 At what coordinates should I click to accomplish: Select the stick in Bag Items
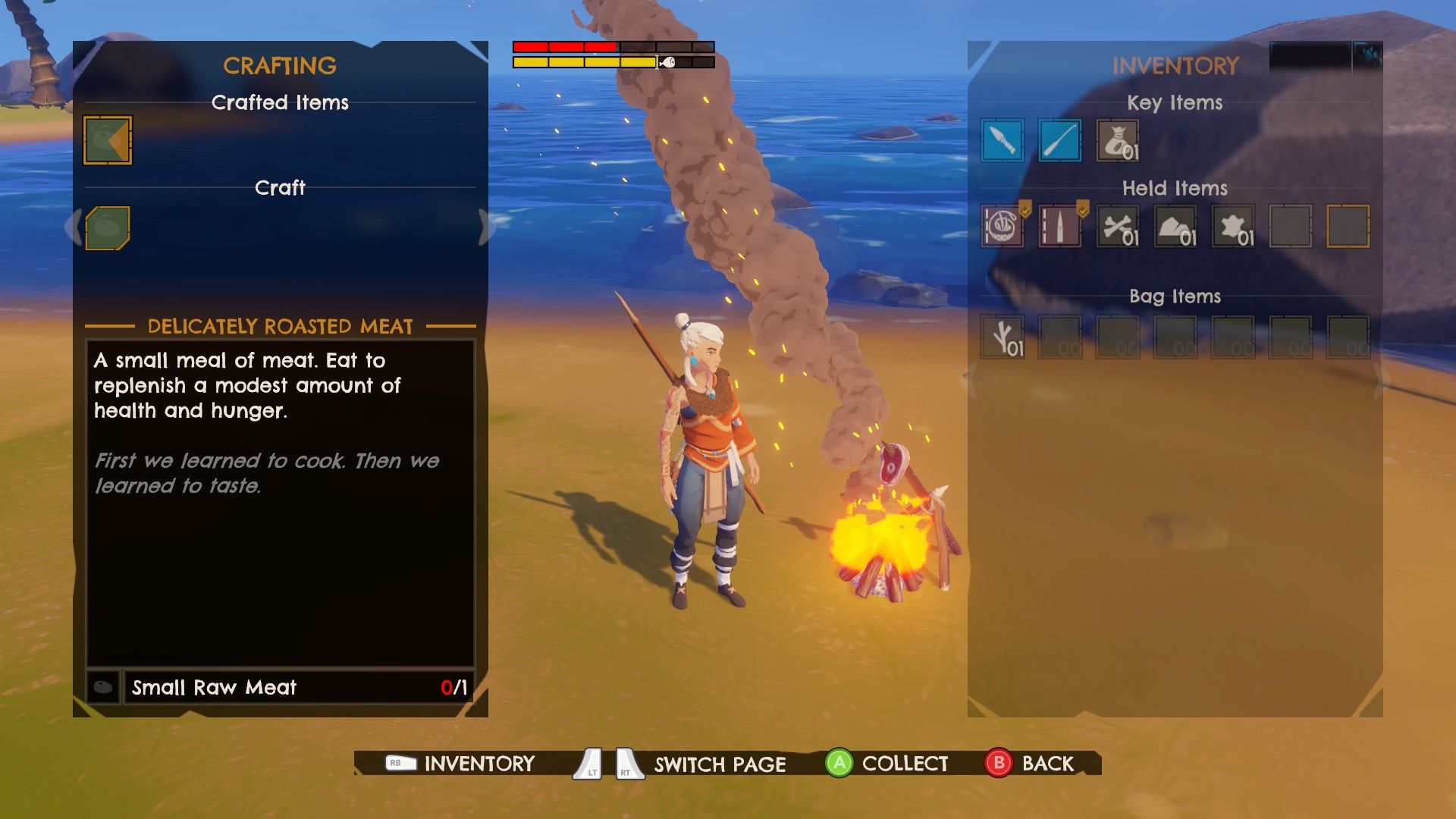pos(1003,336)
